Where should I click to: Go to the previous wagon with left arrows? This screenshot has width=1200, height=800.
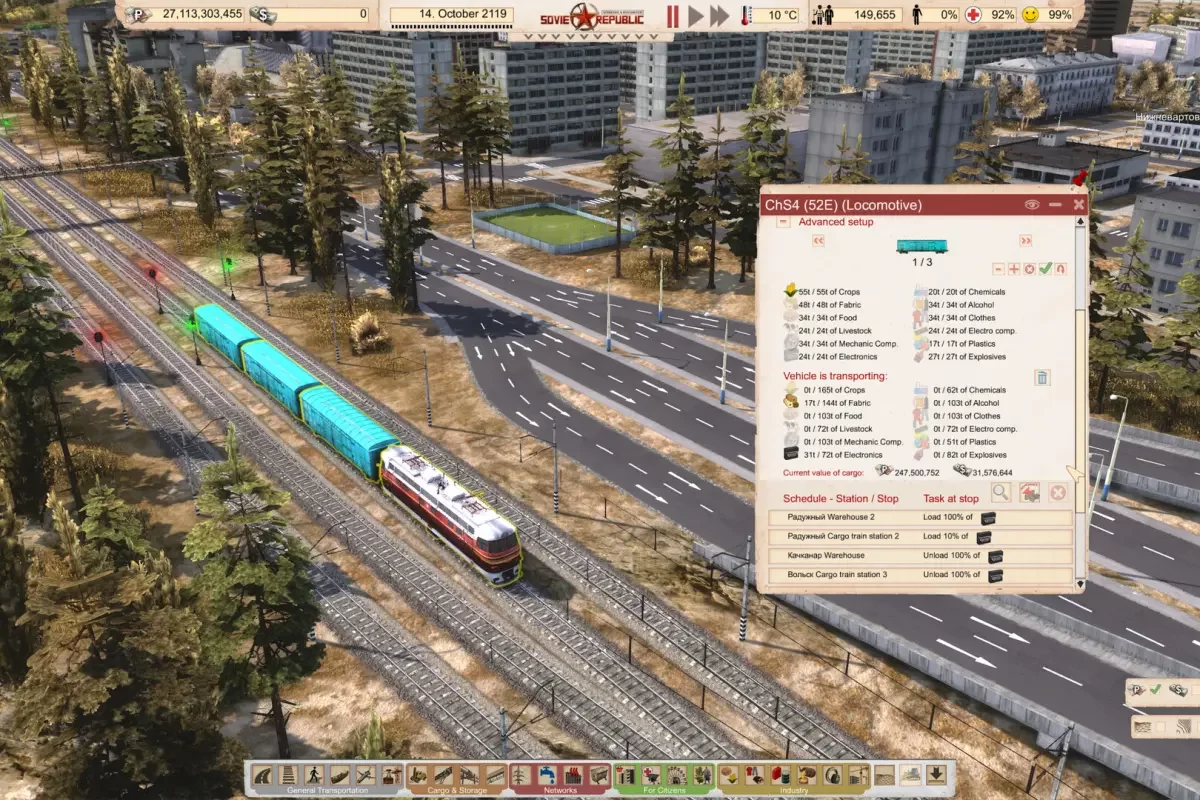[x=818, y=241]
